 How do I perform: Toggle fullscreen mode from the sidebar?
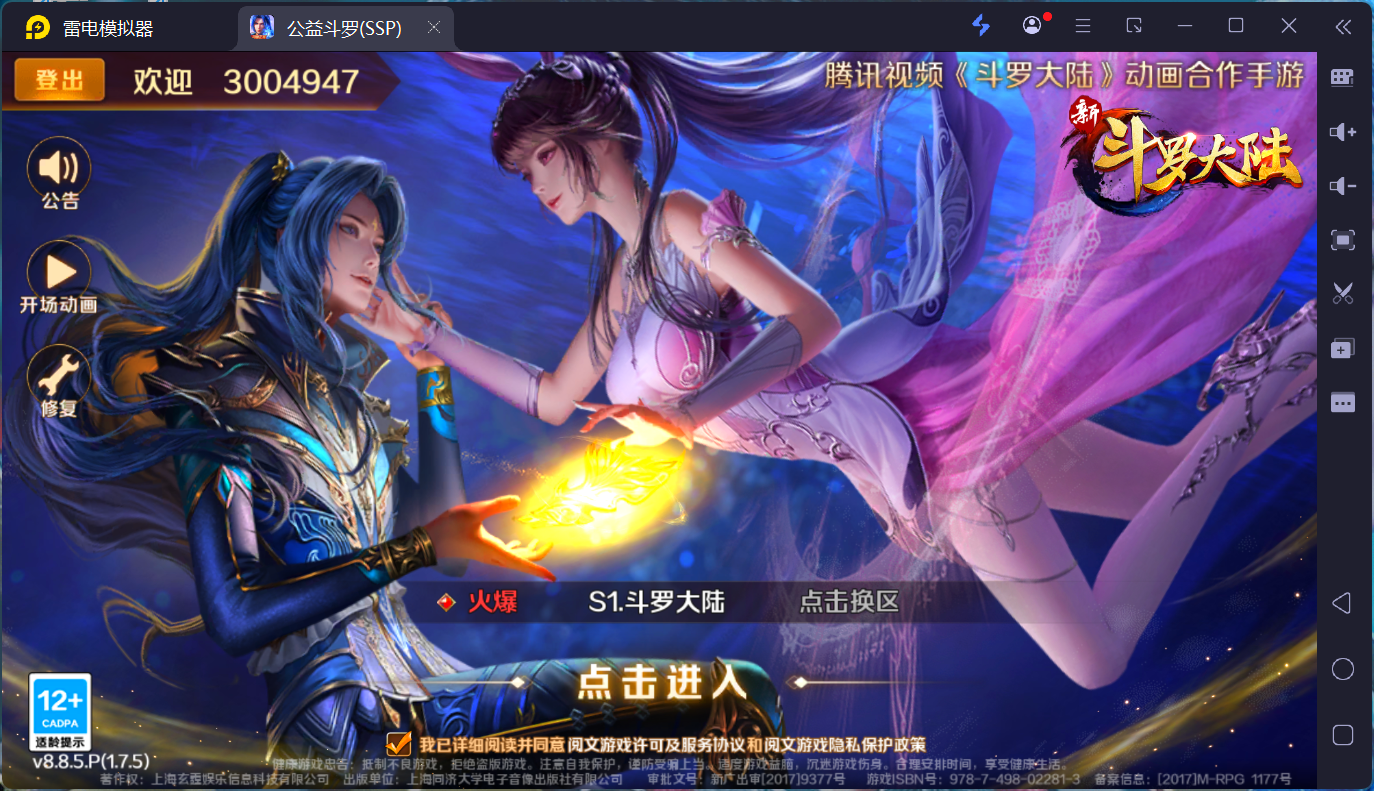[1342, 240]
